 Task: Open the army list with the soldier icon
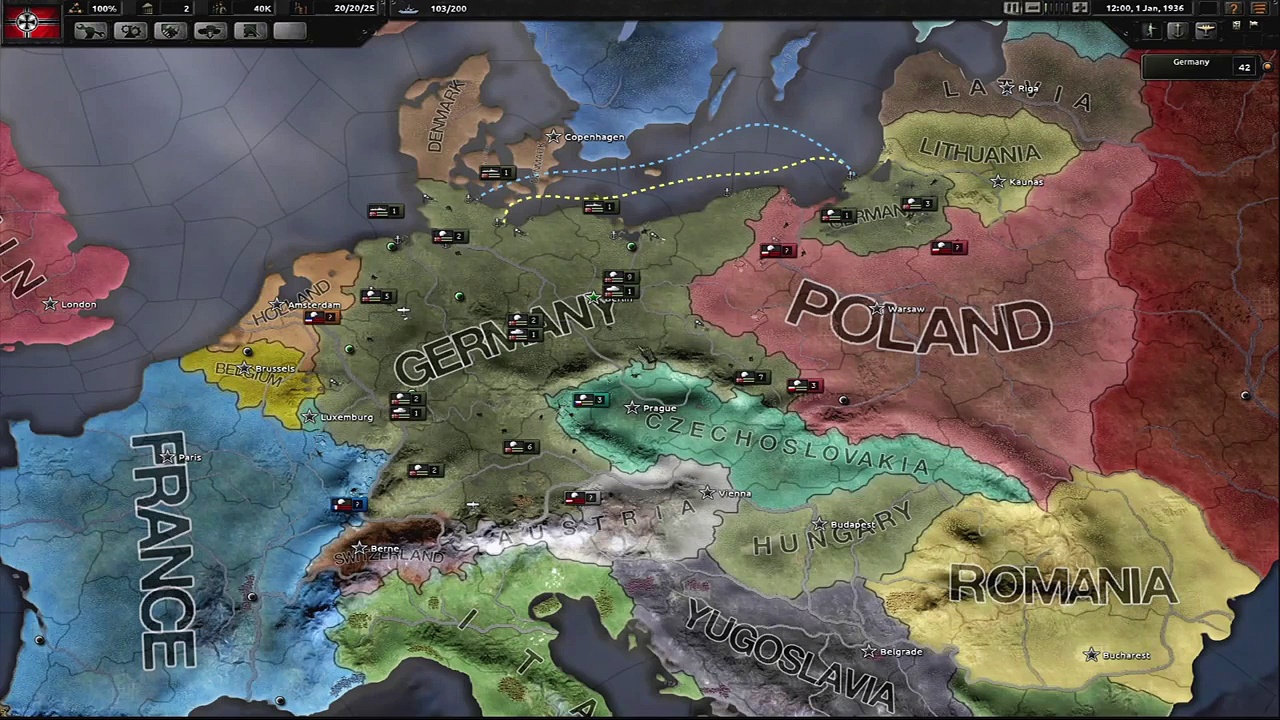(1151, 31)
